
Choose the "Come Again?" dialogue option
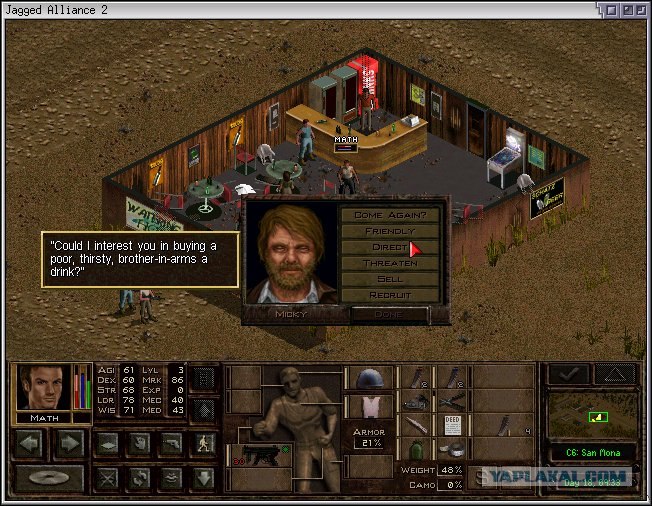(389, 214)
